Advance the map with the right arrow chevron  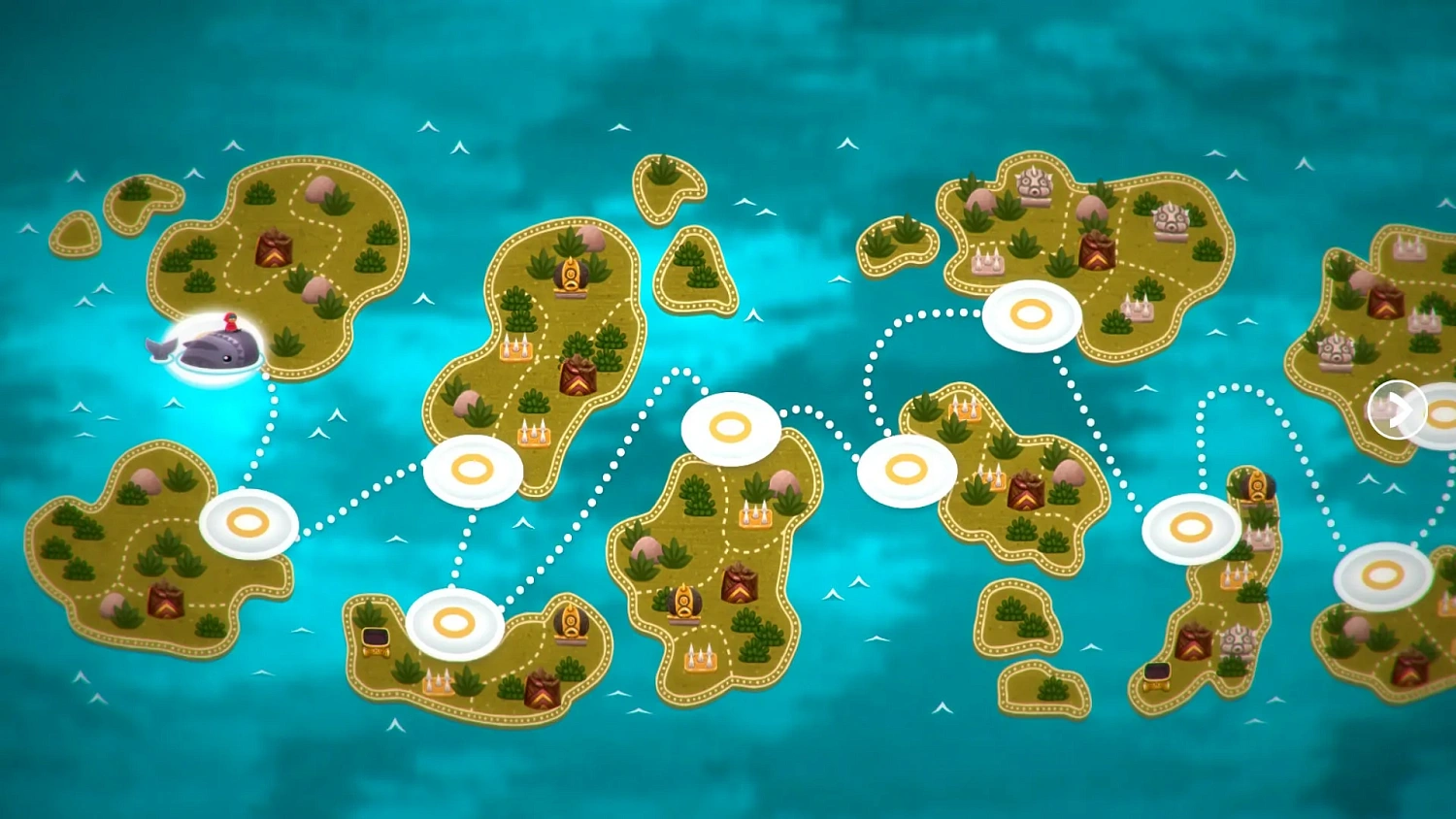click(1398, 410)
